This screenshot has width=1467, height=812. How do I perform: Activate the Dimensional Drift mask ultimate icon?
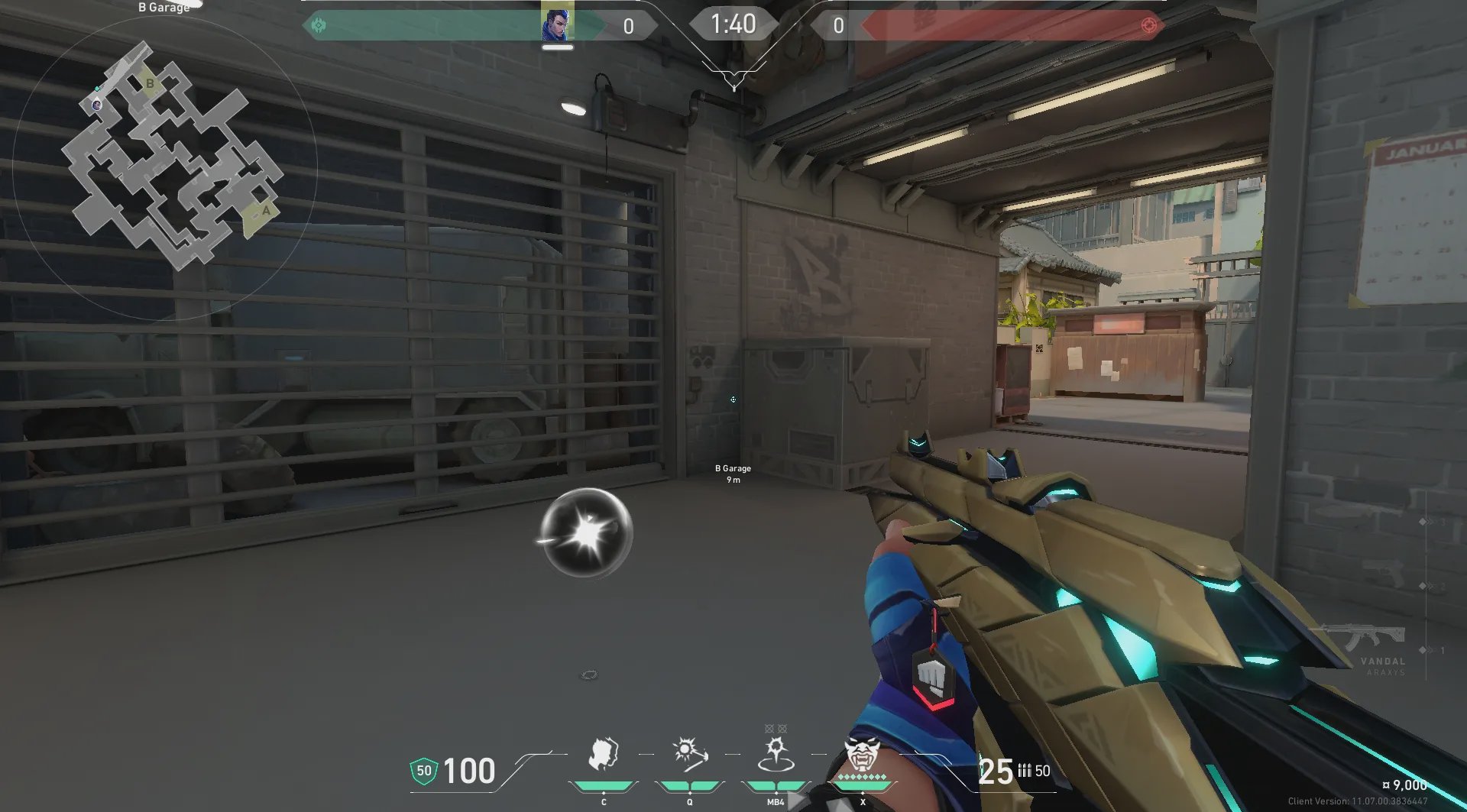(863, 754)
